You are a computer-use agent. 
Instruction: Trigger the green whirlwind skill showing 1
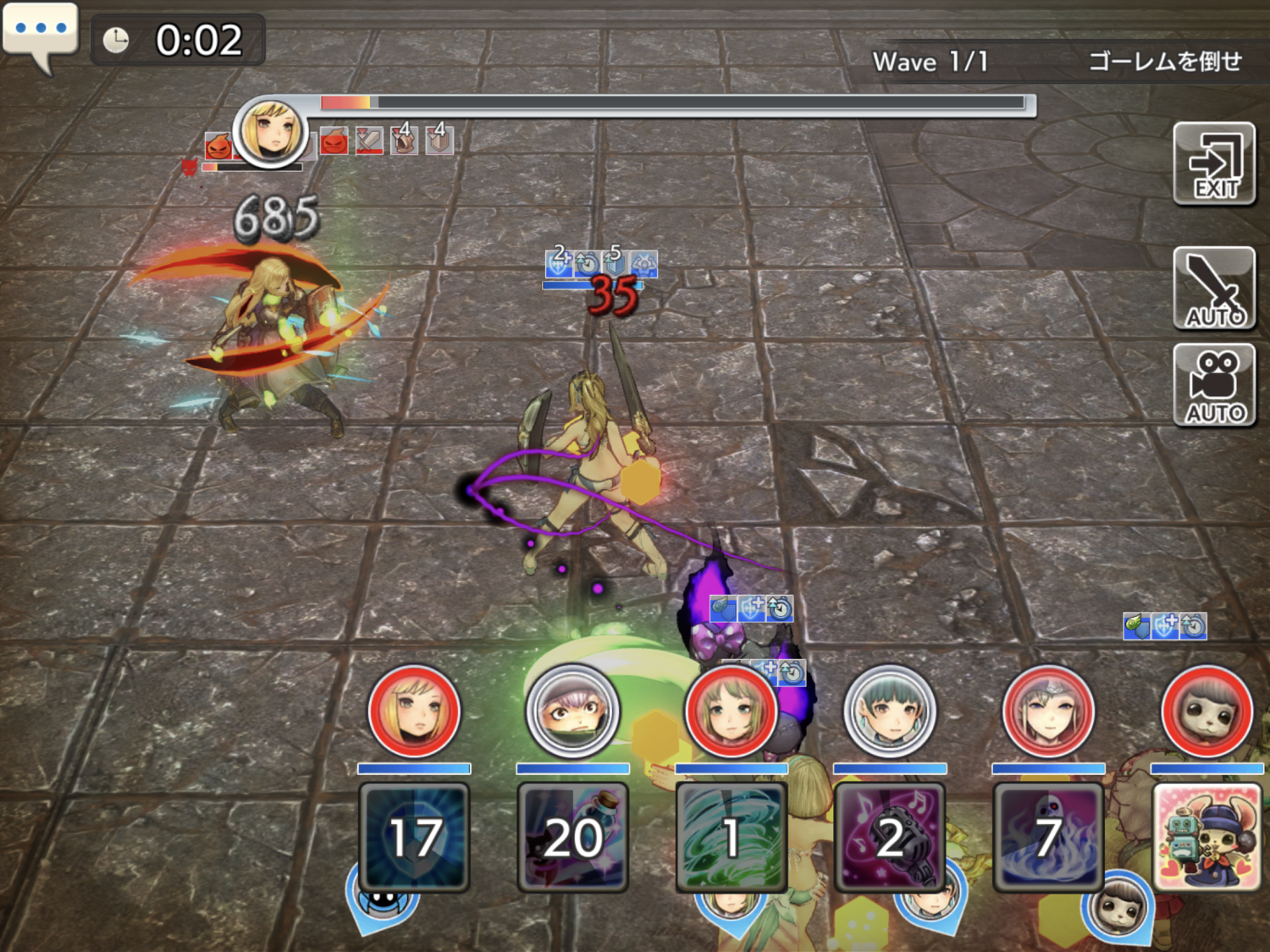[x=732, y=836]
